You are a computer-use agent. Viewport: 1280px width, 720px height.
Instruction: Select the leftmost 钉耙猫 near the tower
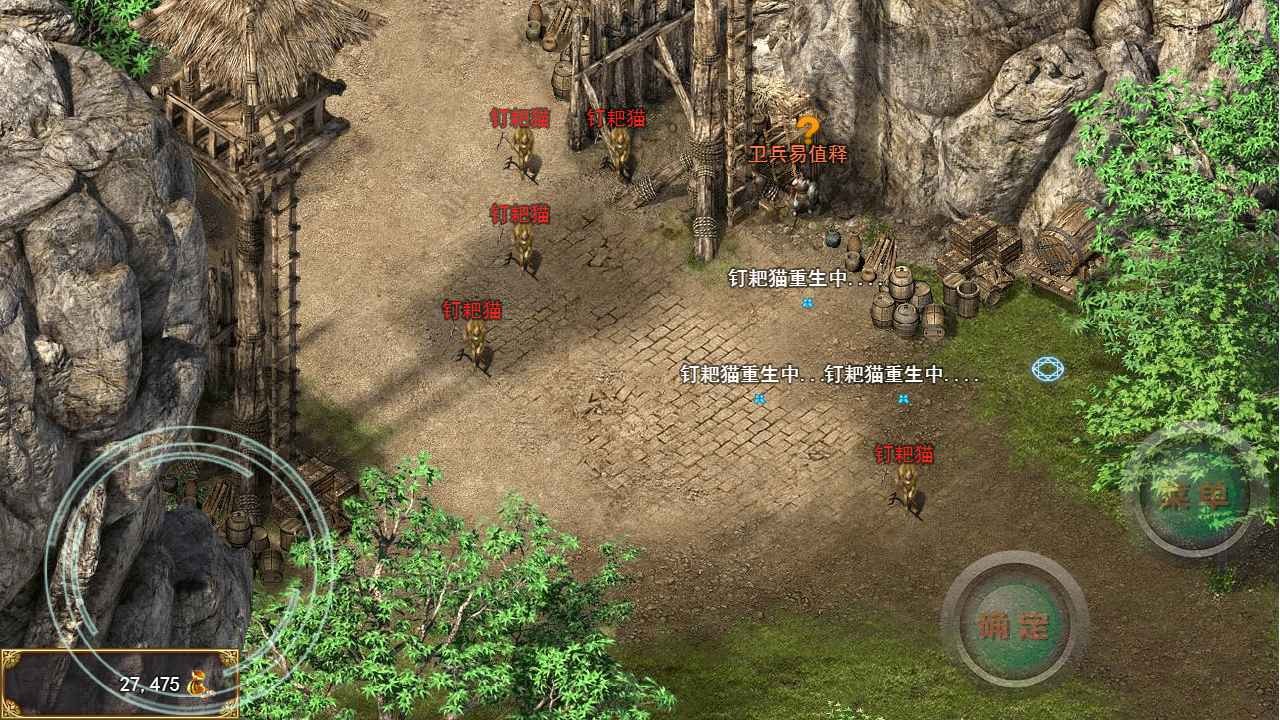[475, 340]
